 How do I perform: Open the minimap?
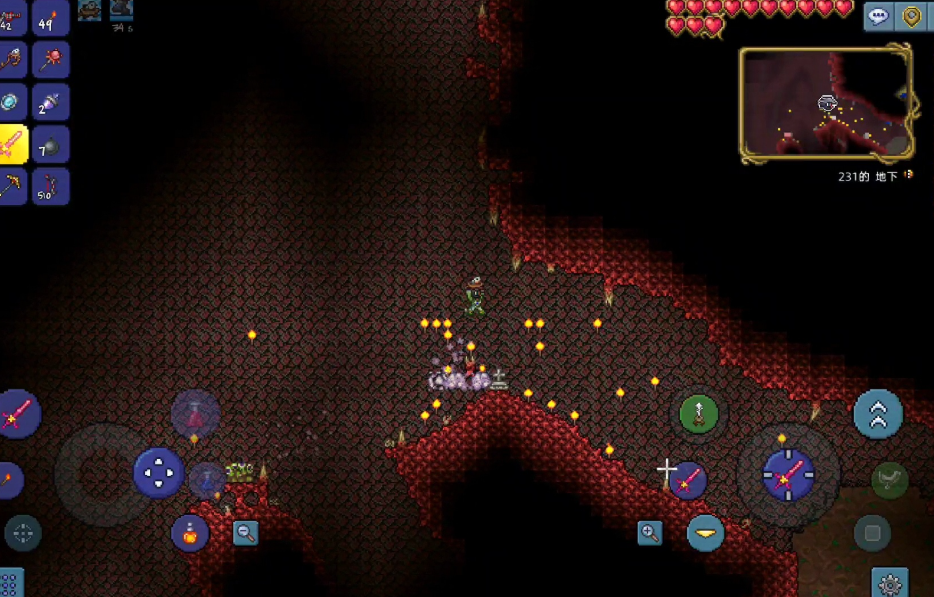(826, 104)
